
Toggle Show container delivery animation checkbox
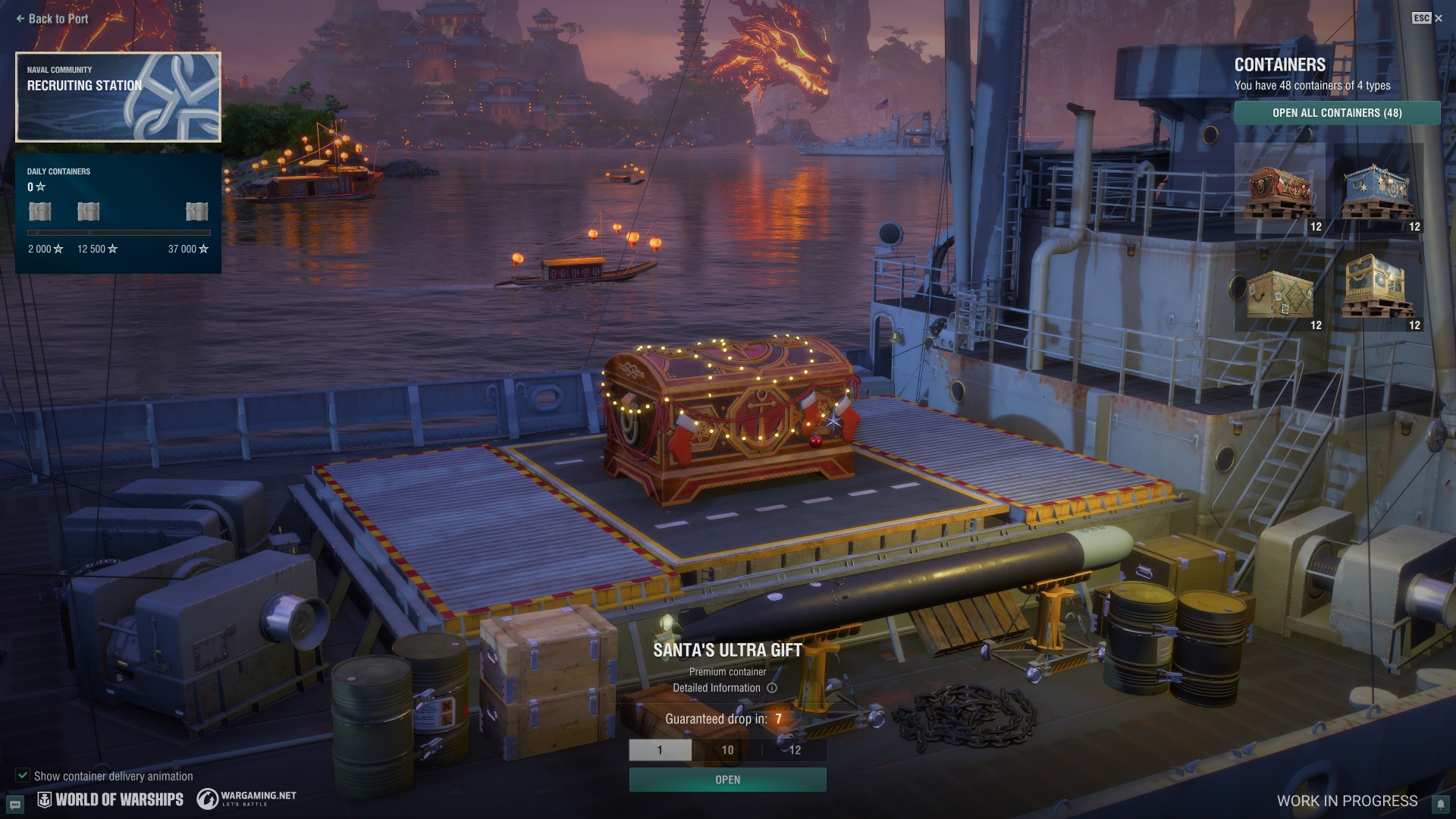[x=23, y=776]
